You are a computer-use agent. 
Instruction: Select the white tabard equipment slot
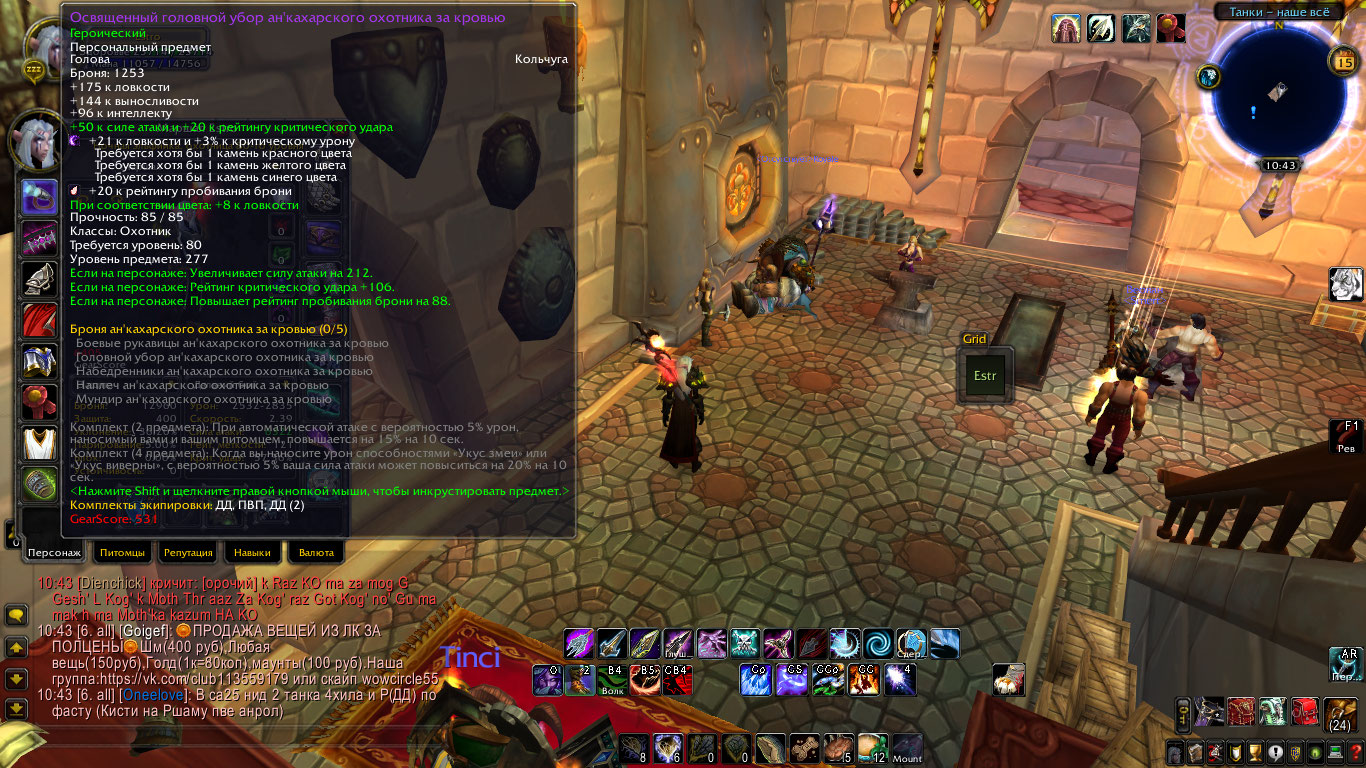pyautogui.click(x=39, y=441)
